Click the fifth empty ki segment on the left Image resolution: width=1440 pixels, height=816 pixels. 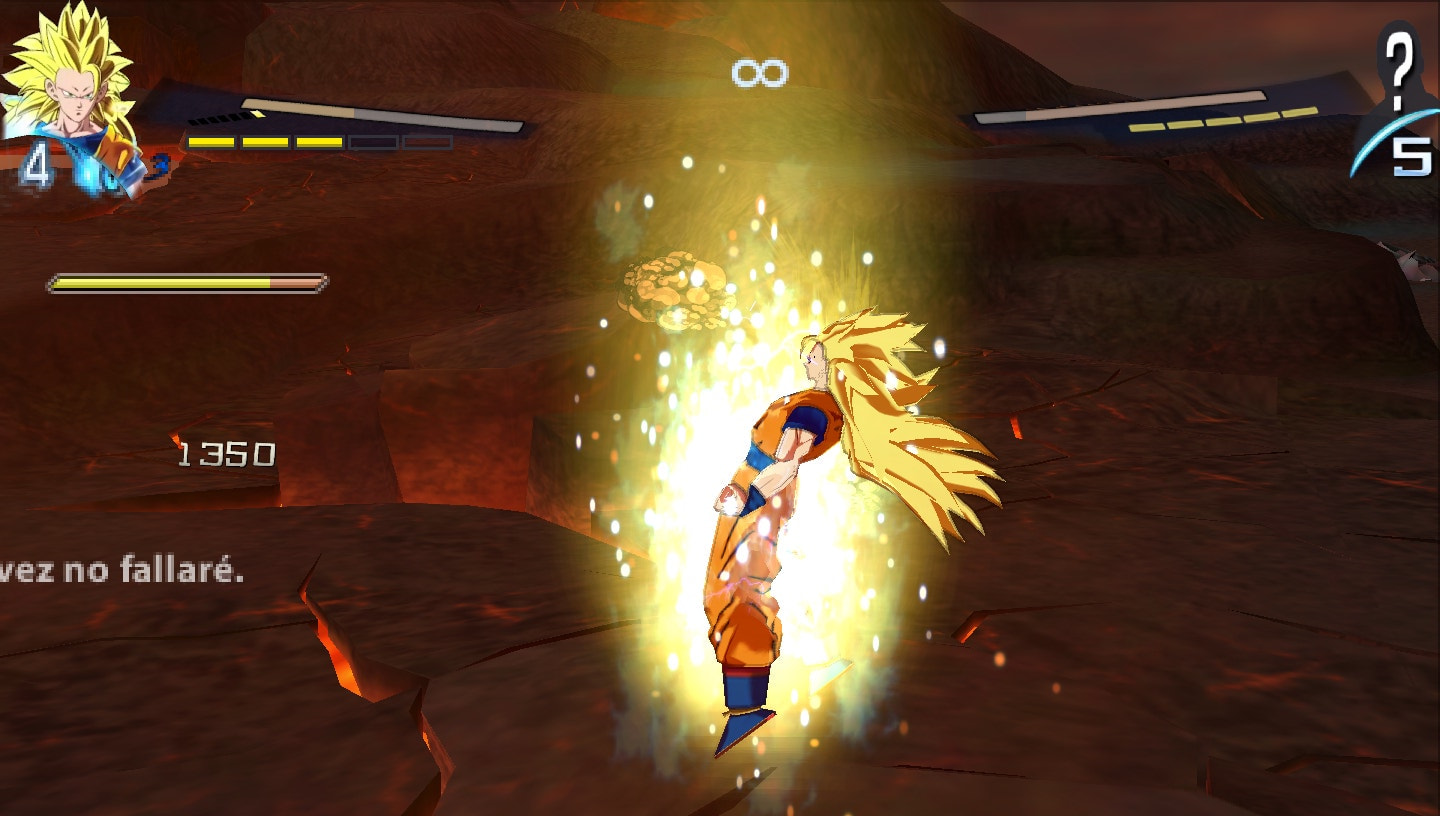(427, 142)
